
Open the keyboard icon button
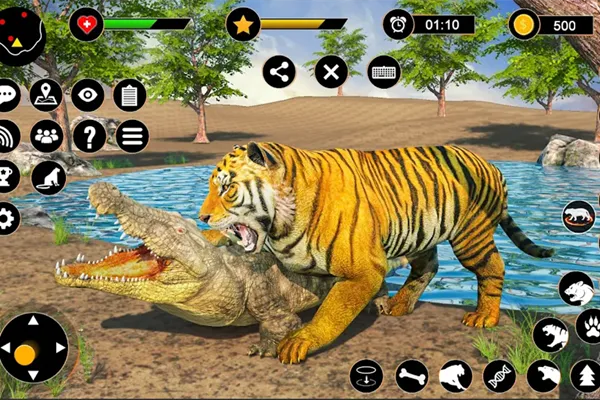coord(383,72)
